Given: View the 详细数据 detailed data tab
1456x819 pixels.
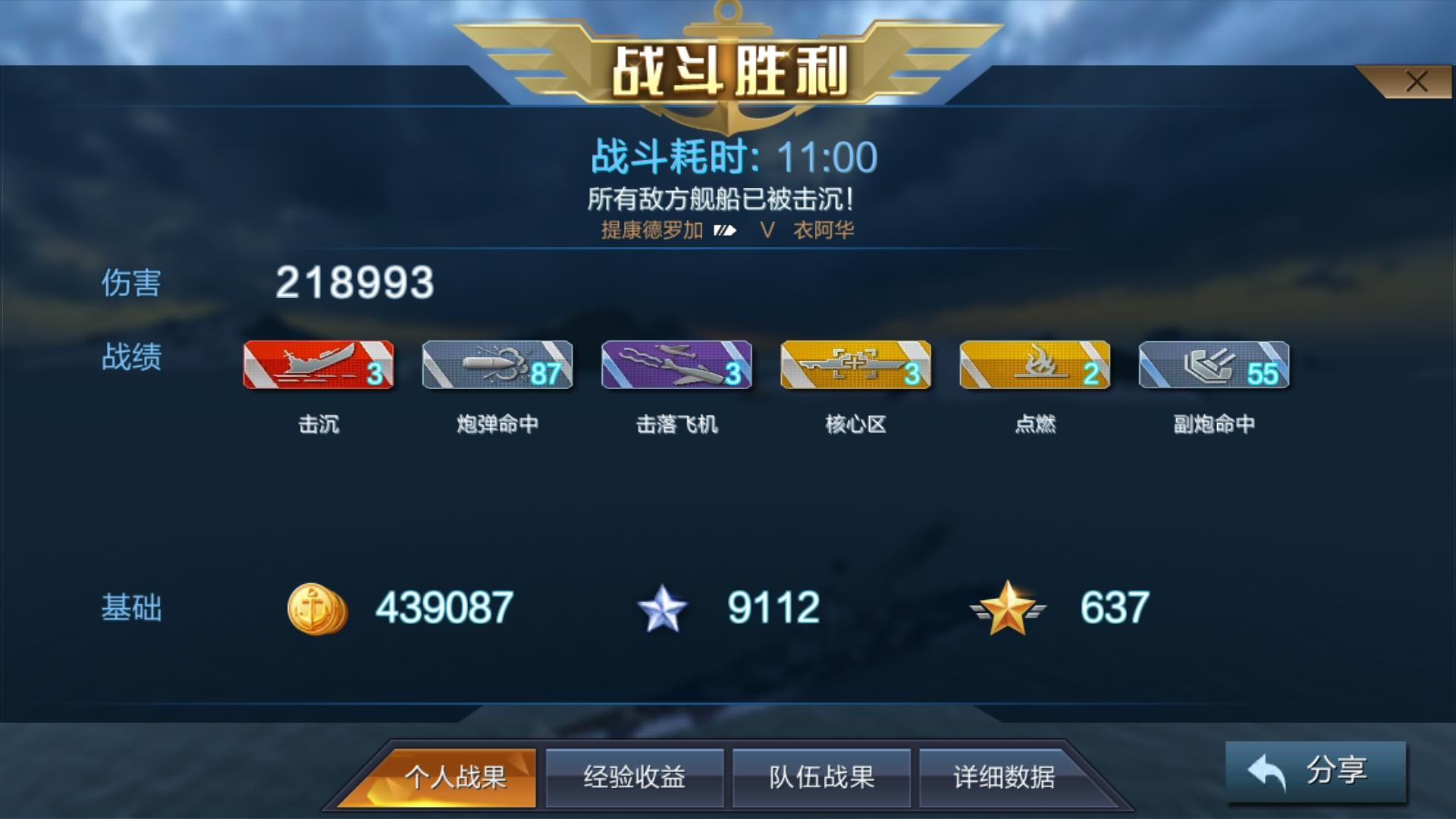Looking at the screenshot, I should pos(1006,777).
